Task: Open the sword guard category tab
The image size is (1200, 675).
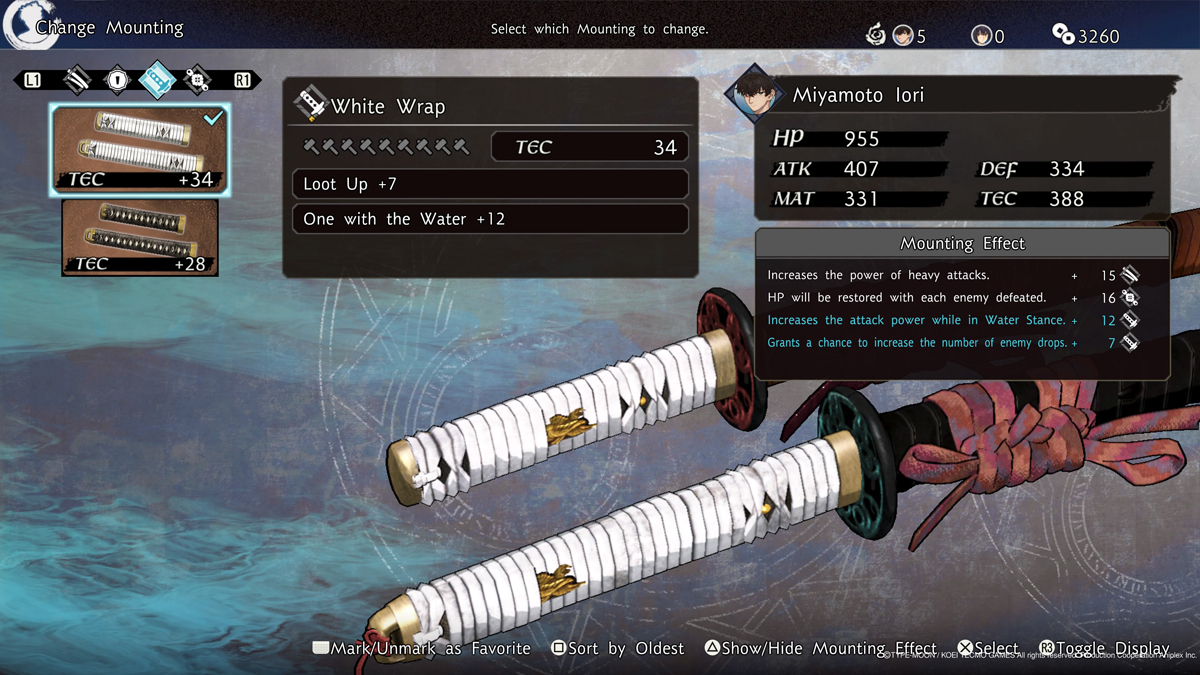Action: point(117,80)
